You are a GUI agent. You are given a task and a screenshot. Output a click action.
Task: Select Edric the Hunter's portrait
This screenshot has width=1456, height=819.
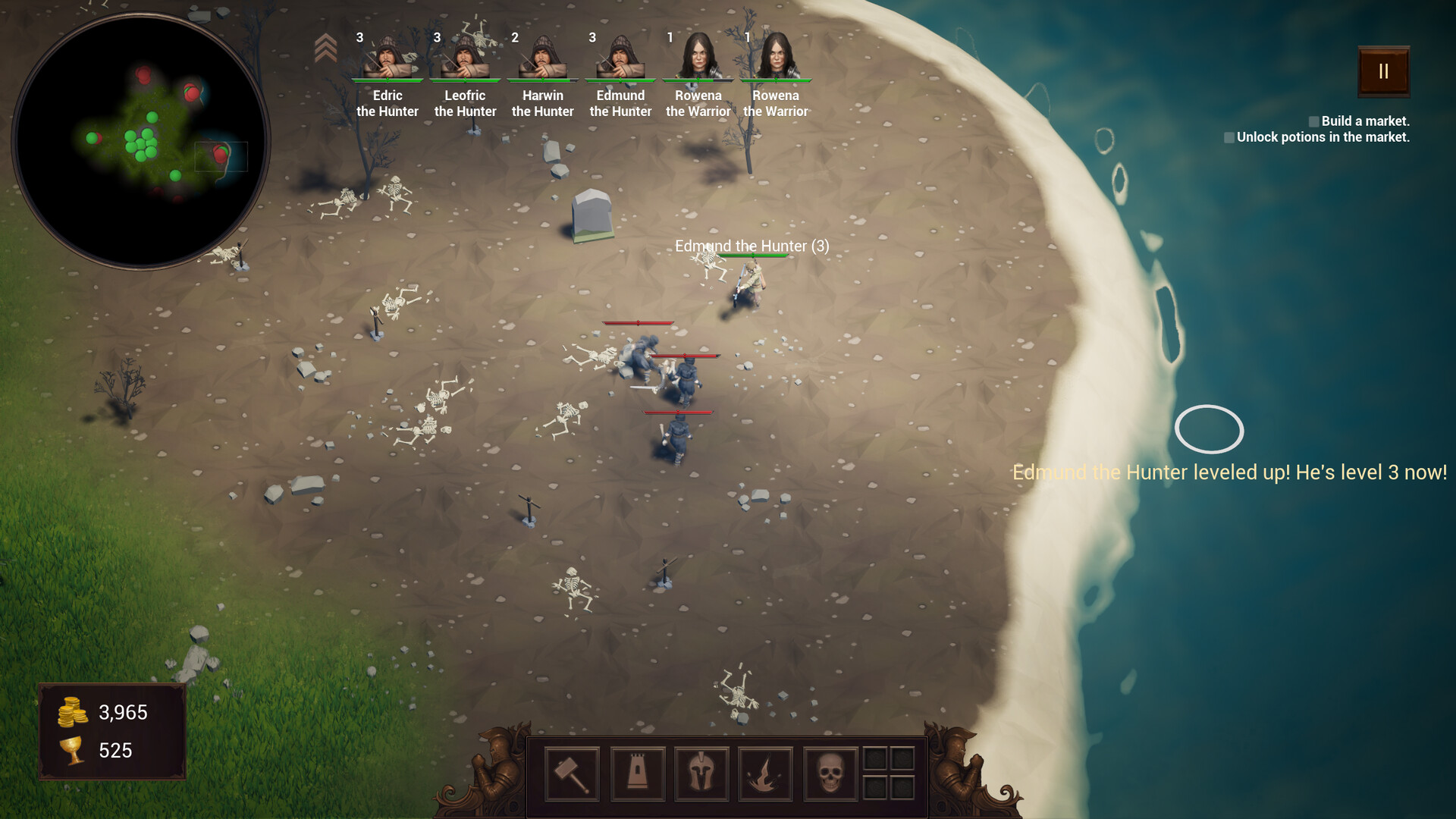[x=388, y=57]
